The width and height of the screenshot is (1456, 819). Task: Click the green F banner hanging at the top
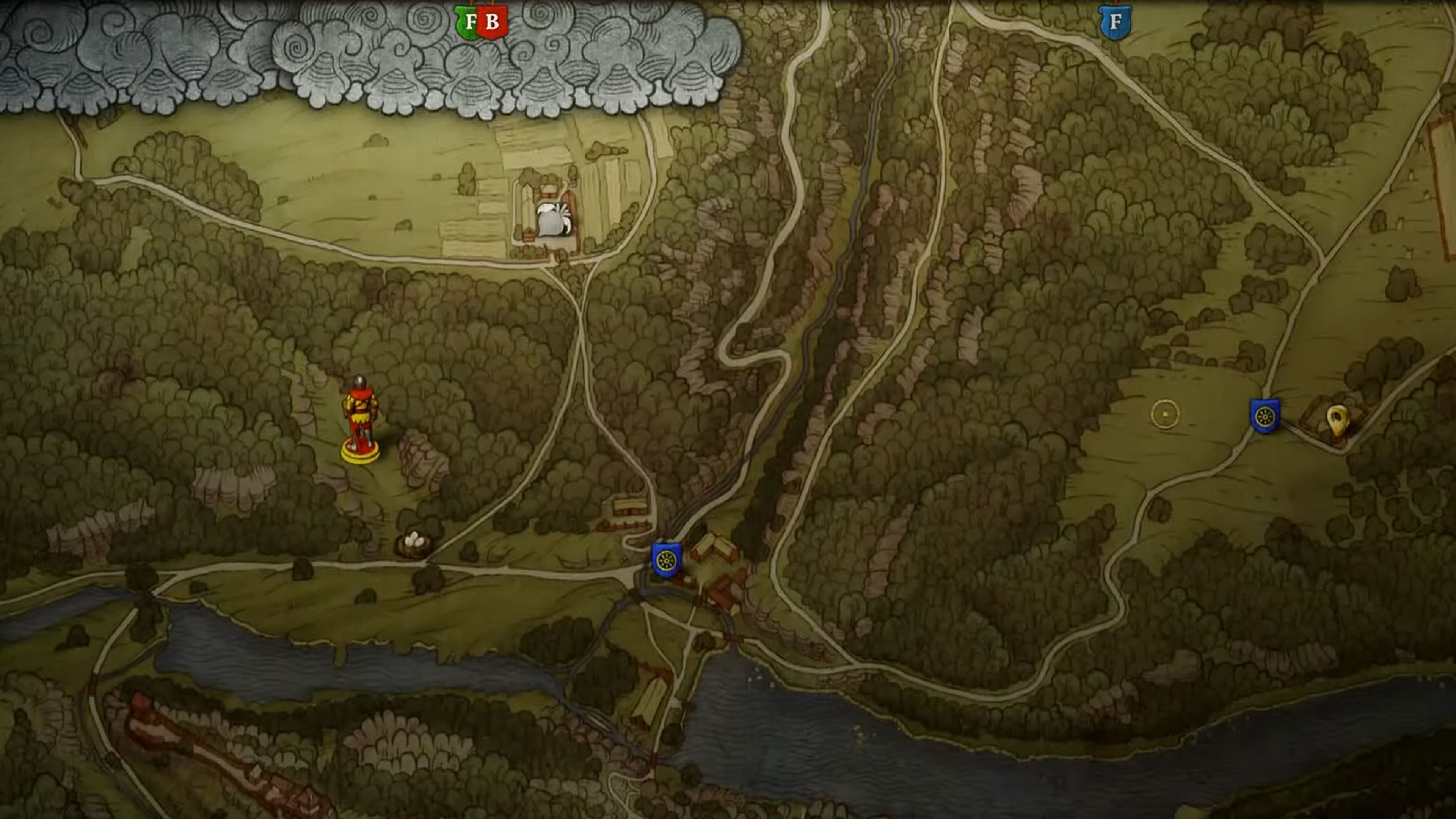467,20
